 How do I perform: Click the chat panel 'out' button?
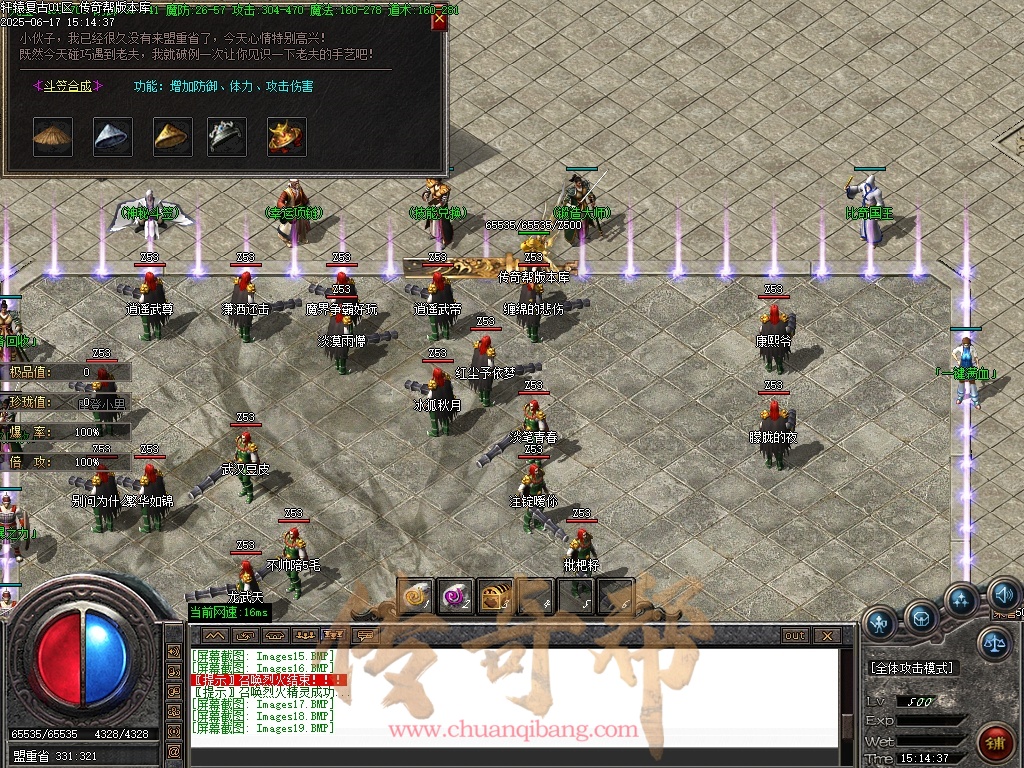[794, 636]
